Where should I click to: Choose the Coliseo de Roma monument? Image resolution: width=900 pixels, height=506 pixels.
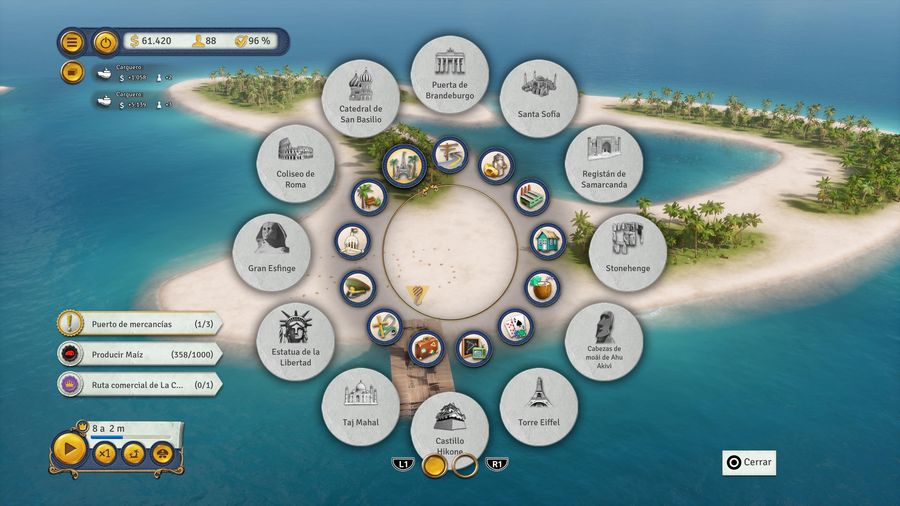click(296, 163)
